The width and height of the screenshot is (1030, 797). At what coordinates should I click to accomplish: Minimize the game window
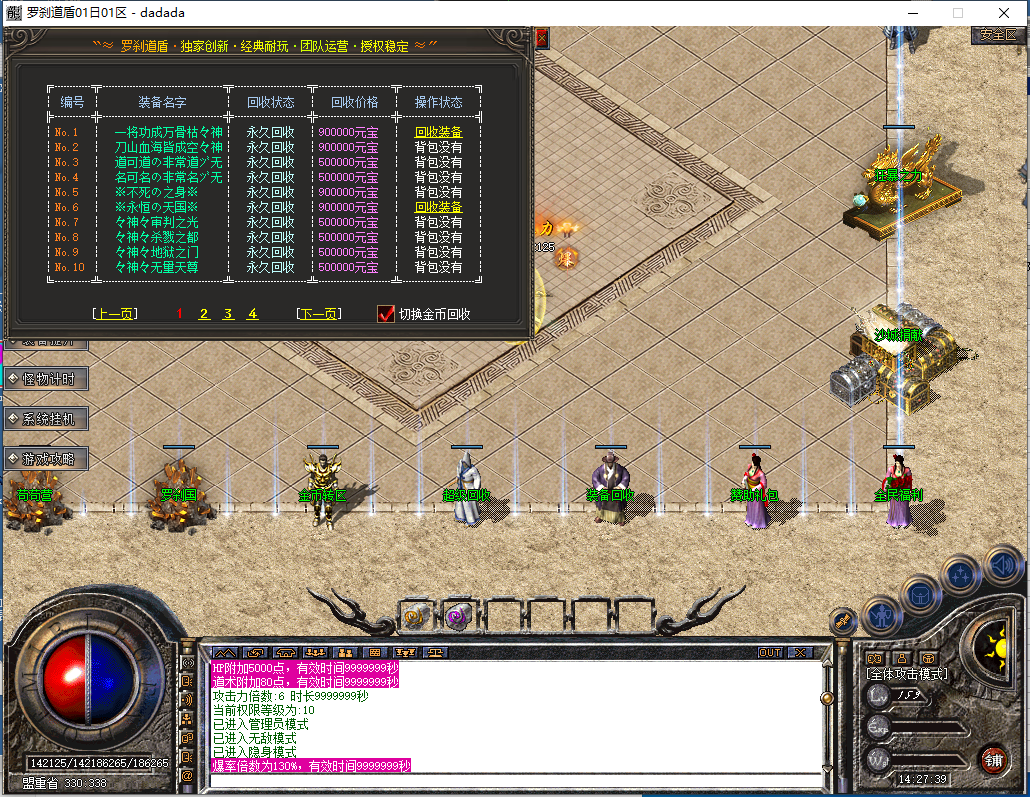pyautogui.click(x=912, y=13)
